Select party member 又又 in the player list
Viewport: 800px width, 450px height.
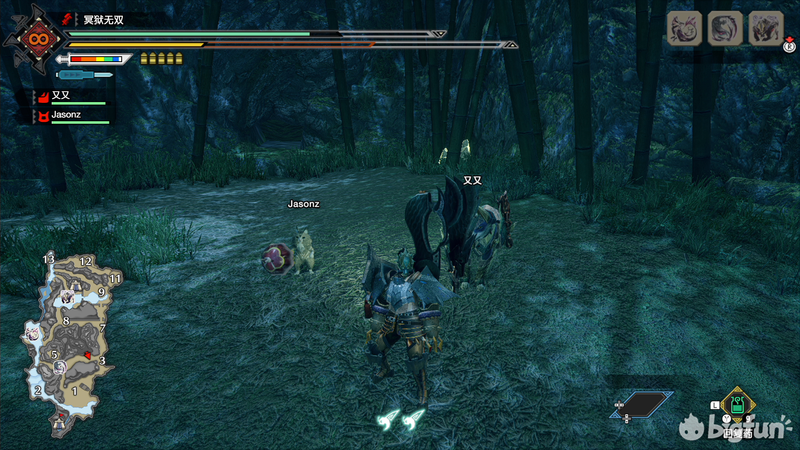(x=62, y=96)
